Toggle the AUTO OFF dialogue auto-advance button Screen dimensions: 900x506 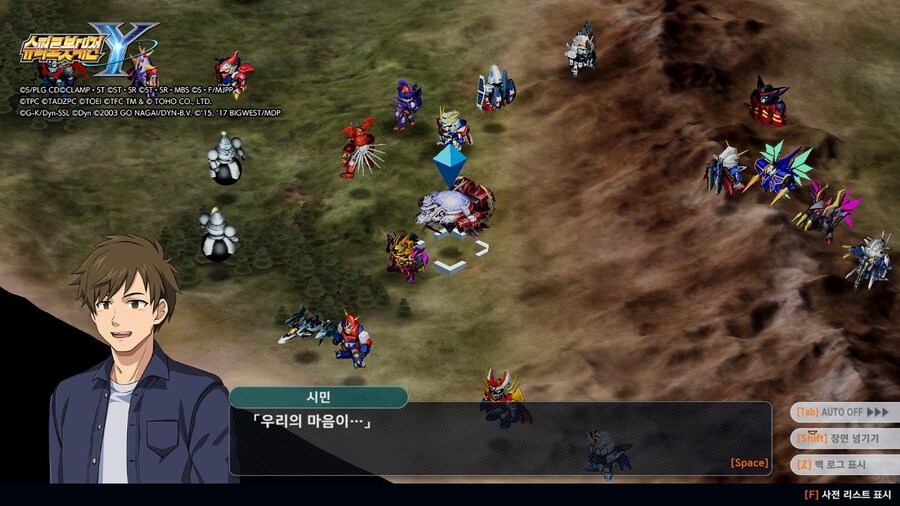(842, 412)
